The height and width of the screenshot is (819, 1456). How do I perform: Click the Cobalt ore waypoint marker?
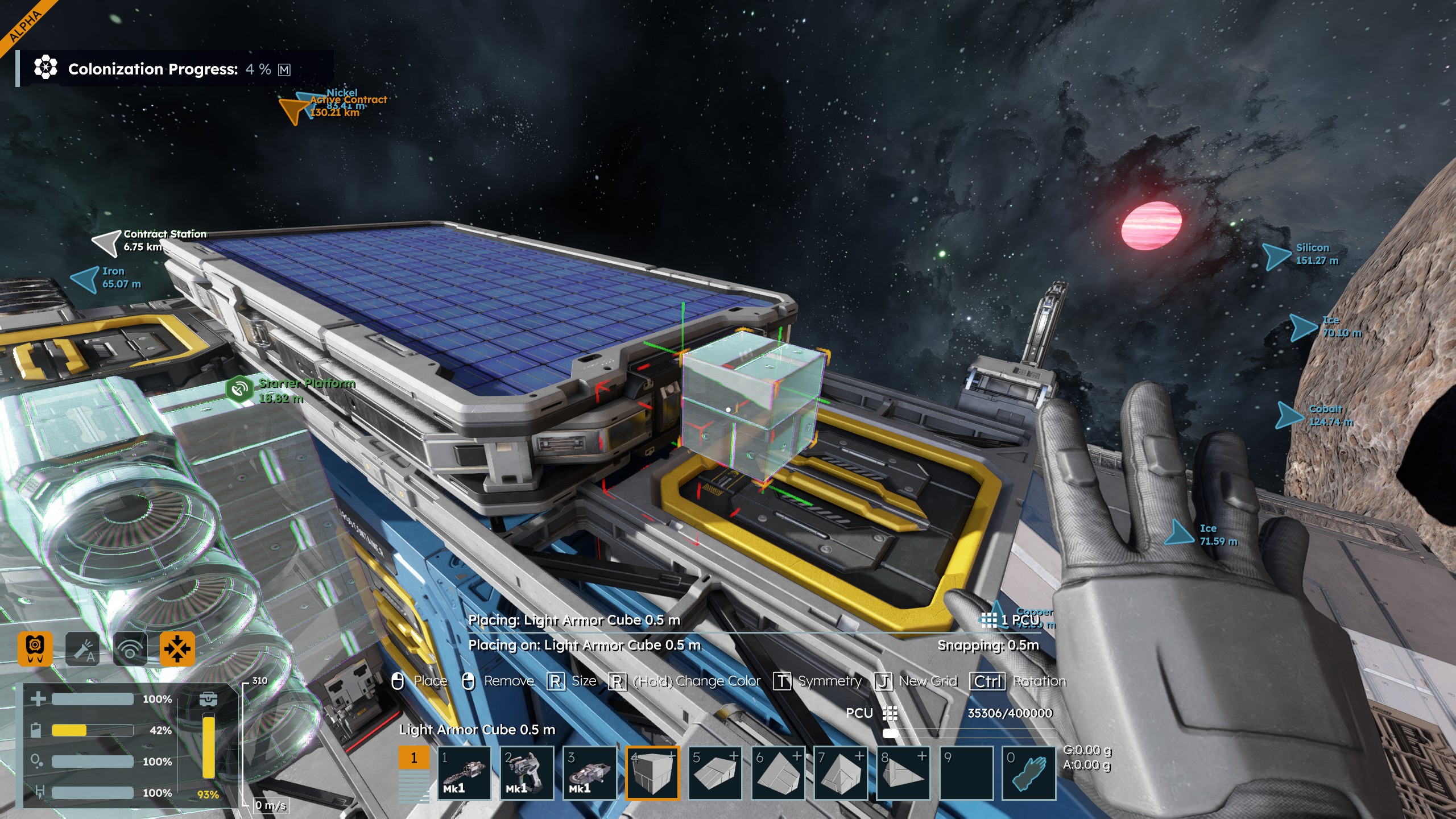tap(1289, 415)
